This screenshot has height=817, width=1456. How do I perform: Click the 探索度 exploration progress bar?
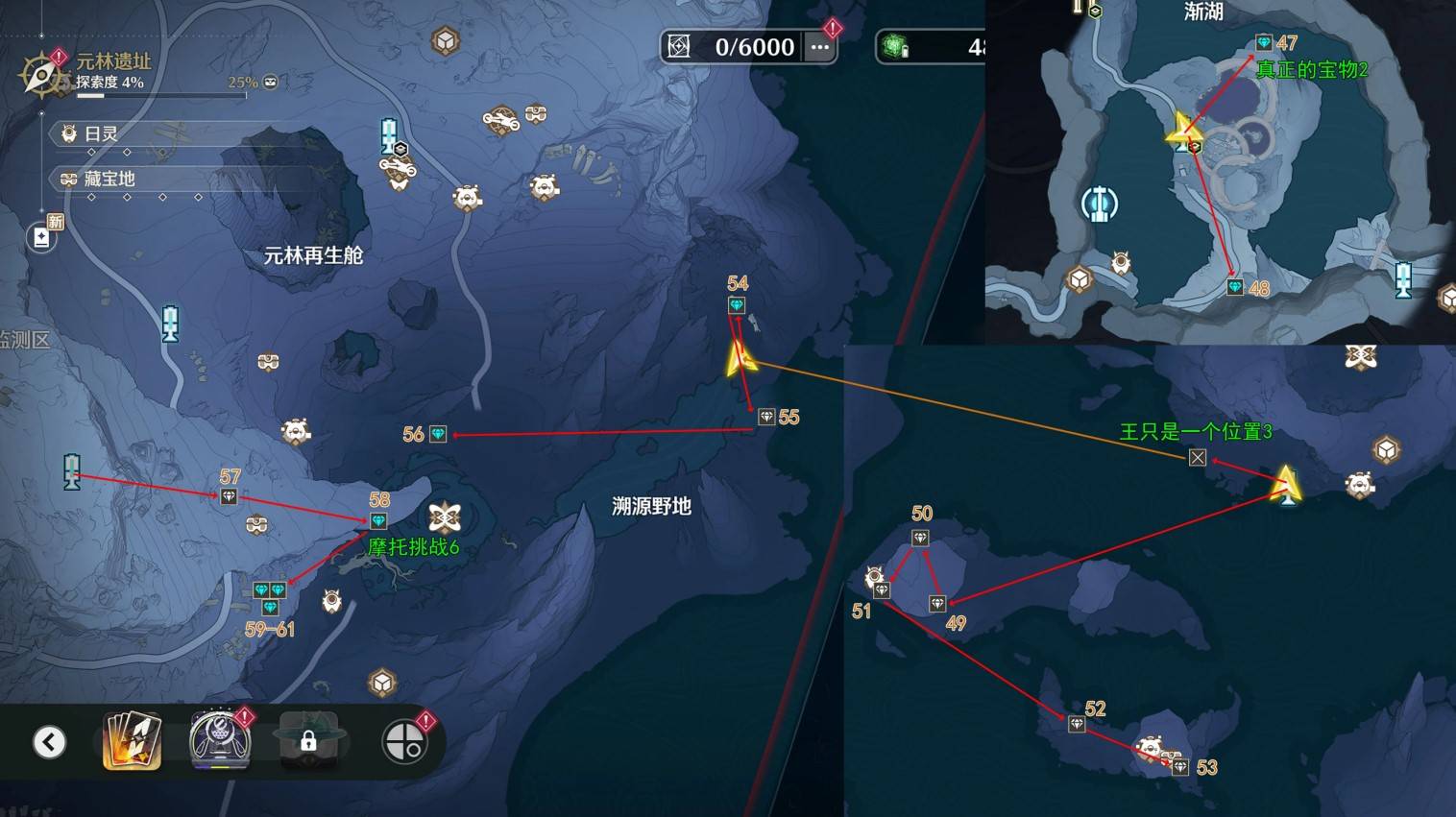[x=162, y=95]
